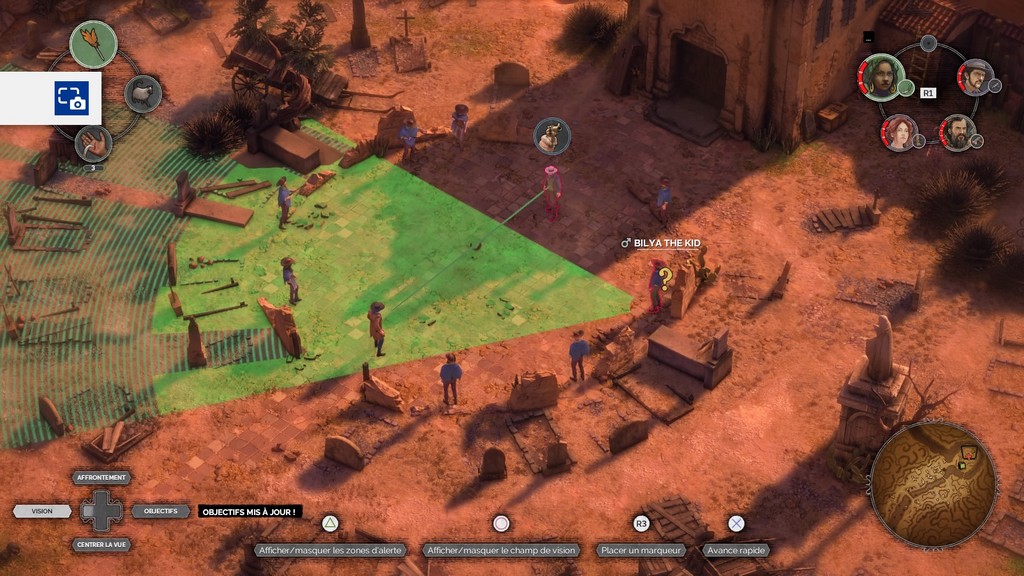
Task: Click the Affrontement label
Action: (101, 478)
